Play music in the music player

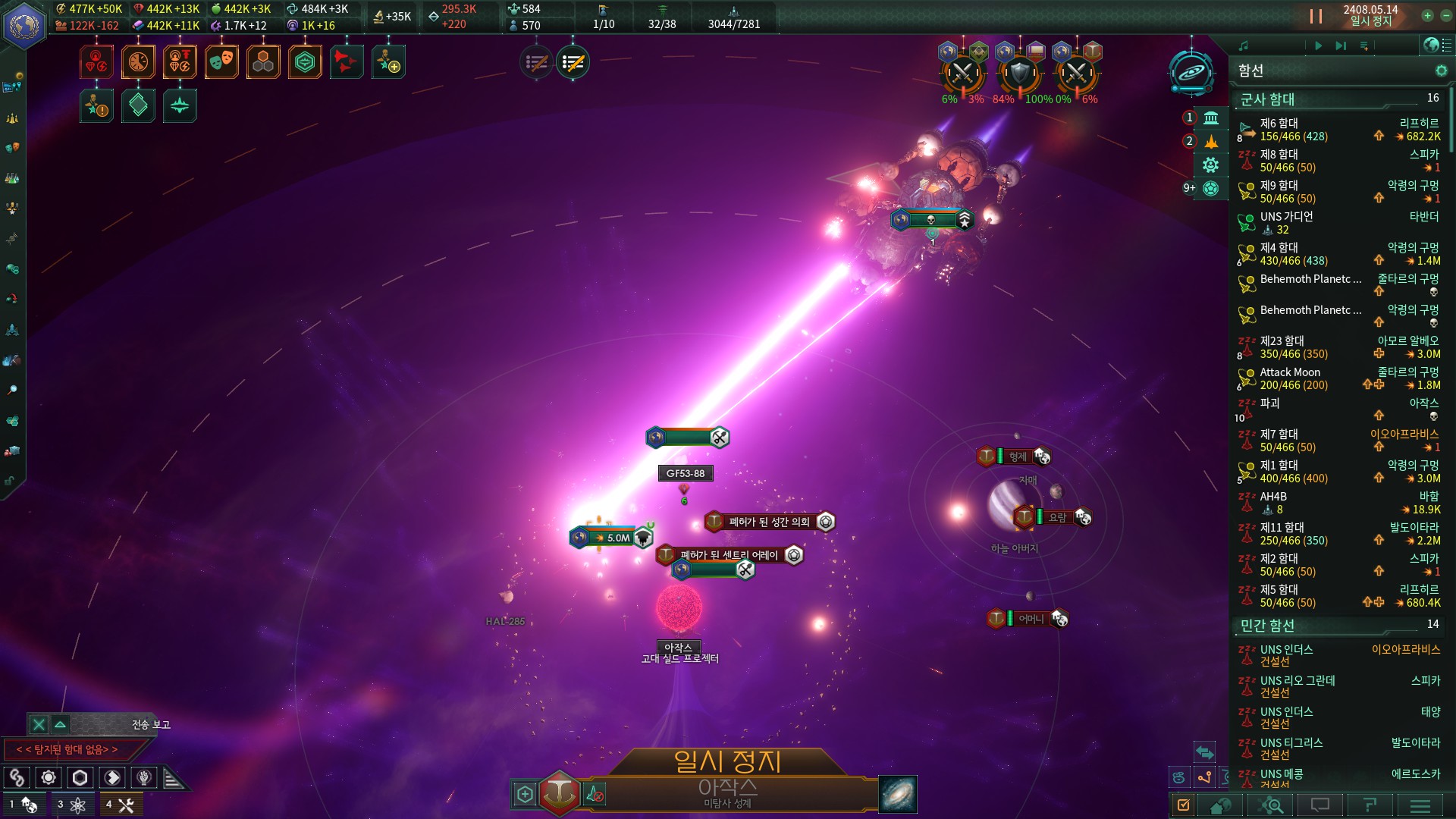1318,46
